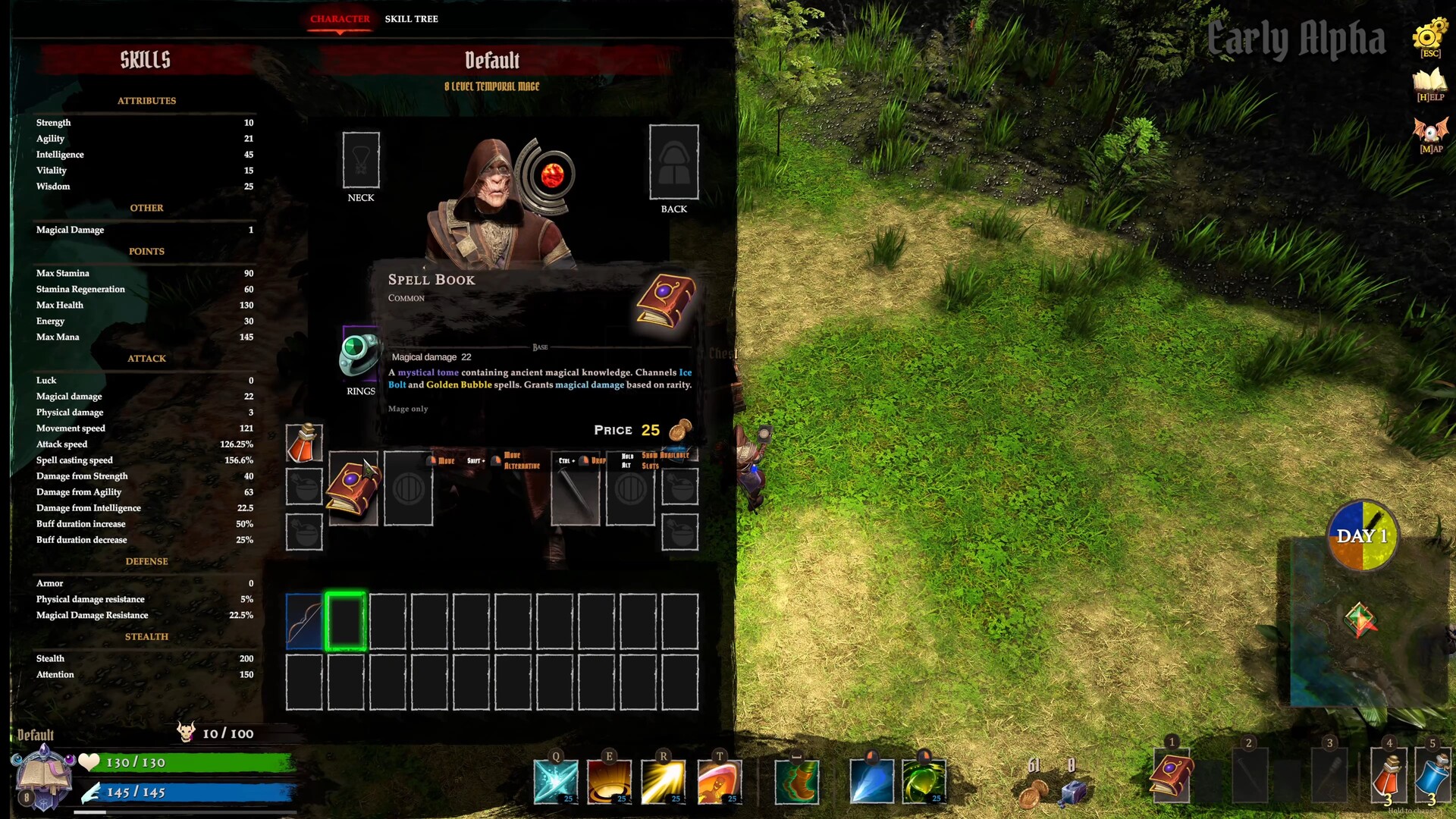Click the DAY 1 time dial
1456x819 pixels.
click(1361, 535)
